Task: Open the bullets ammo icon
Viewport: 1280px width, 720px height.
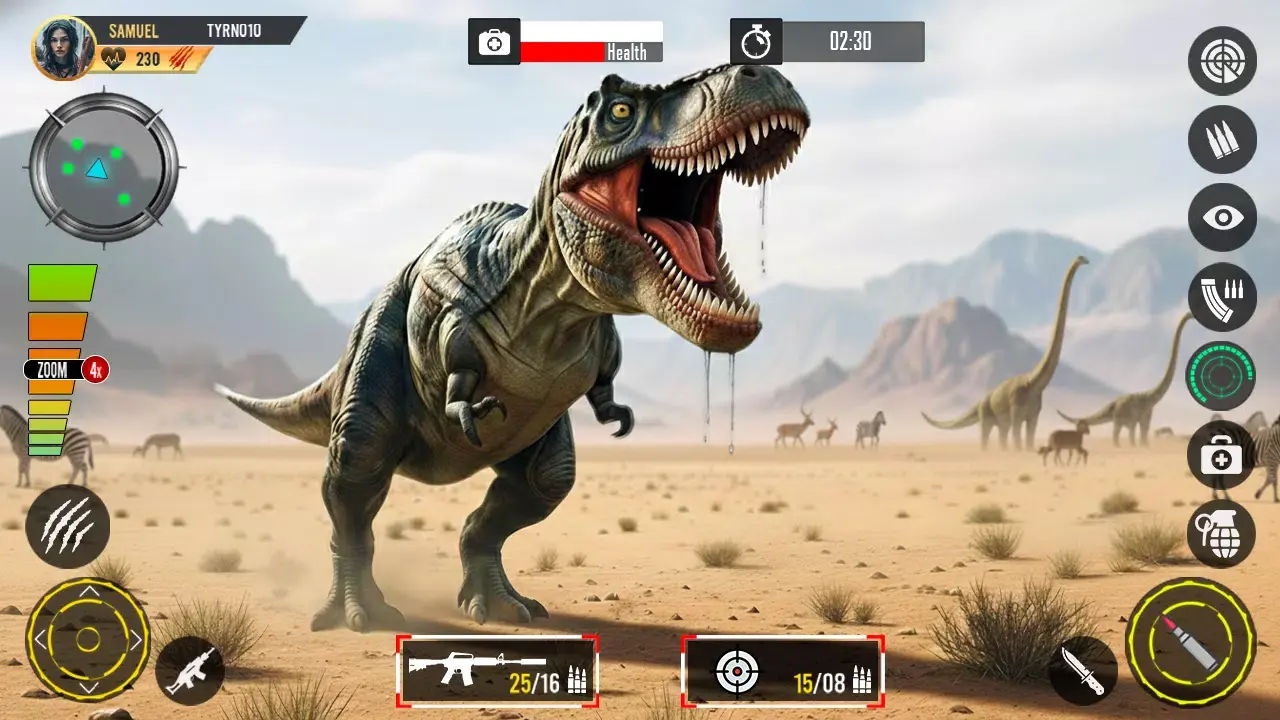Action: pyautogui.click(x=1221, y=140)
